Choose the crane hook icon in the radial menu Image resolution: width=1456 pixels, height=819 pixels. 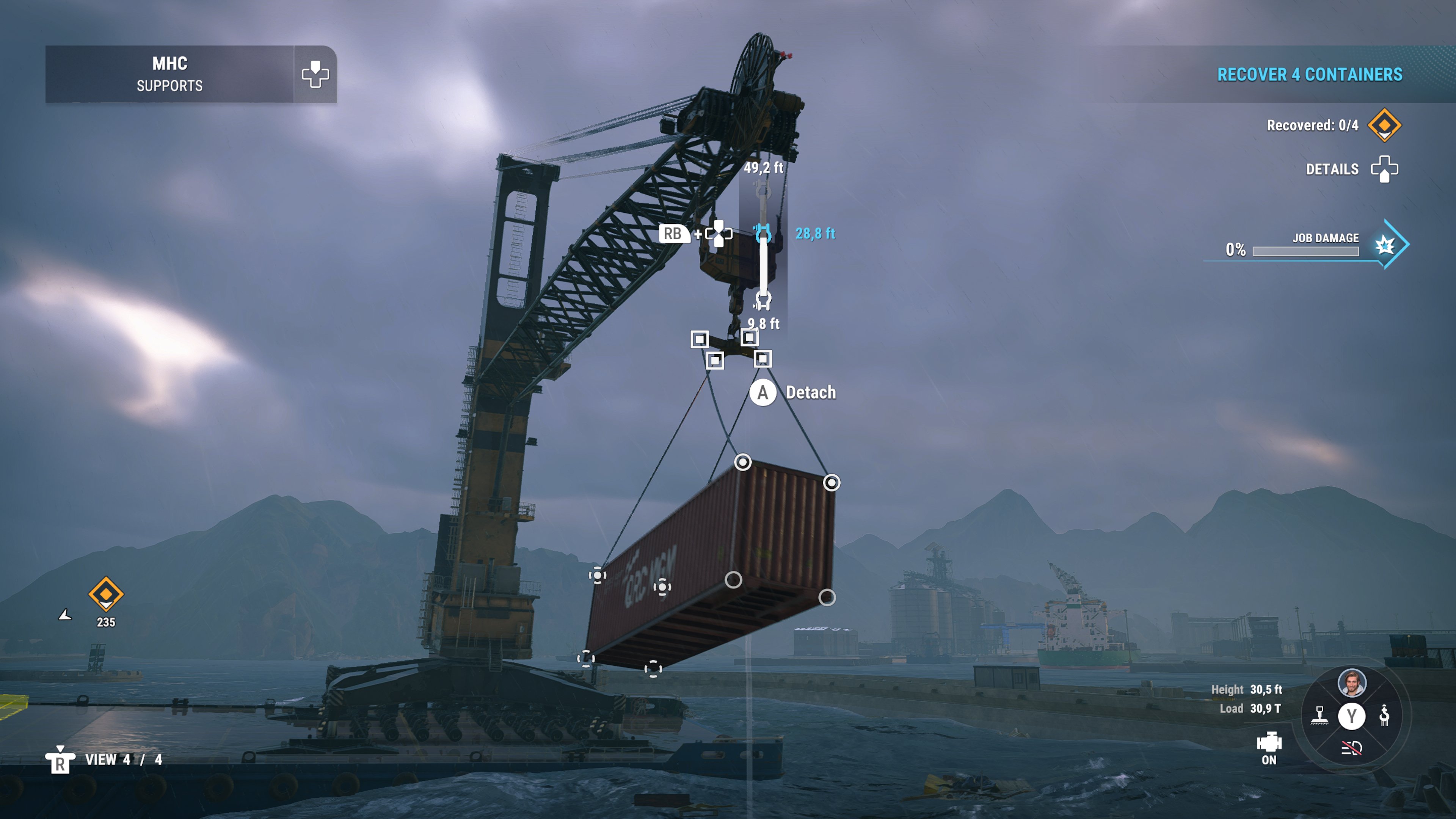1384,715
